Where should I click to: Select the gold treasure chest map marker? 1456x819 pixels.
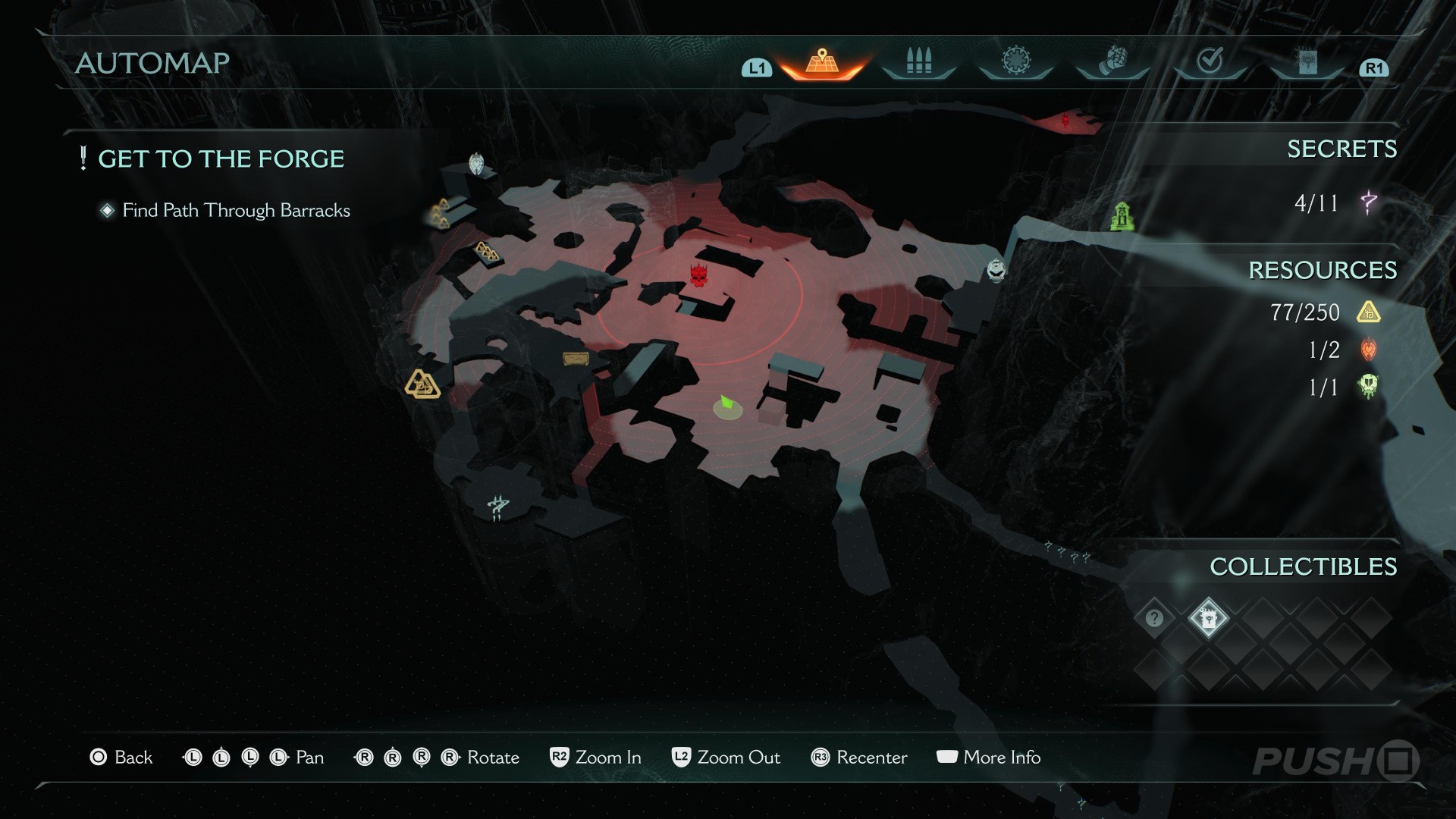[x=576, y=359]
